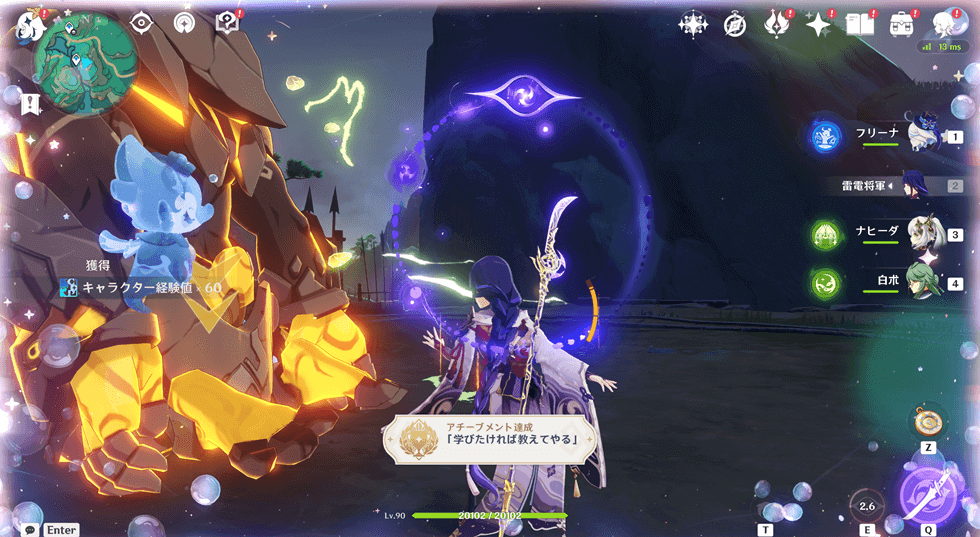The width and height of the screenshot is (980, 537).
Task: Open the tutorial question-mark book icon
Action: tap(228, 22)
